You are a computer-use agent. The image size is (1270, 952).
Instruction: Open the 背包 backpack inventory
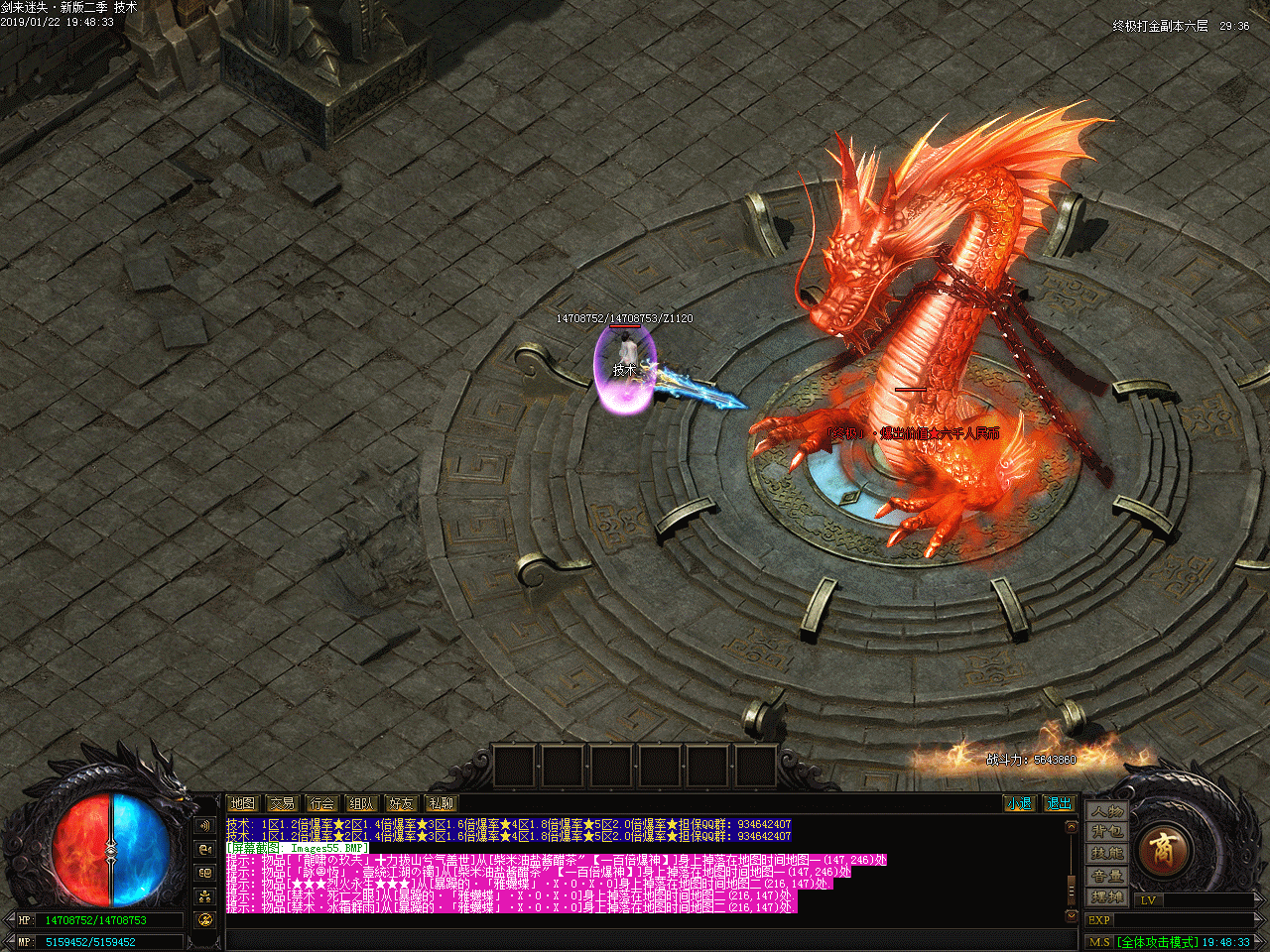(1107, 832)
